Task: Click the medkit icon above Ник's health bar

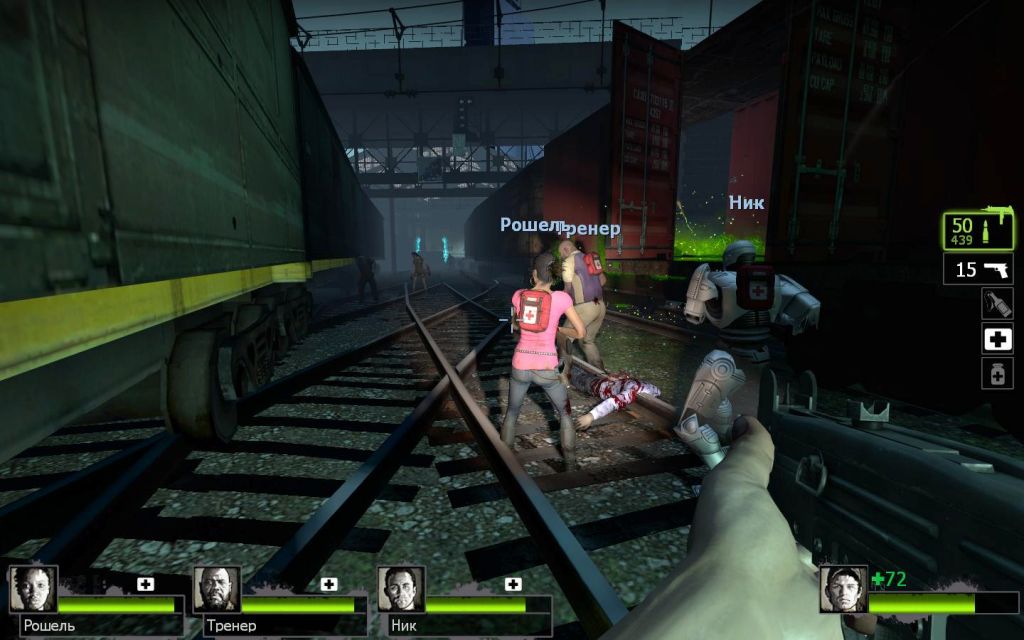Action: pos(513,584)
